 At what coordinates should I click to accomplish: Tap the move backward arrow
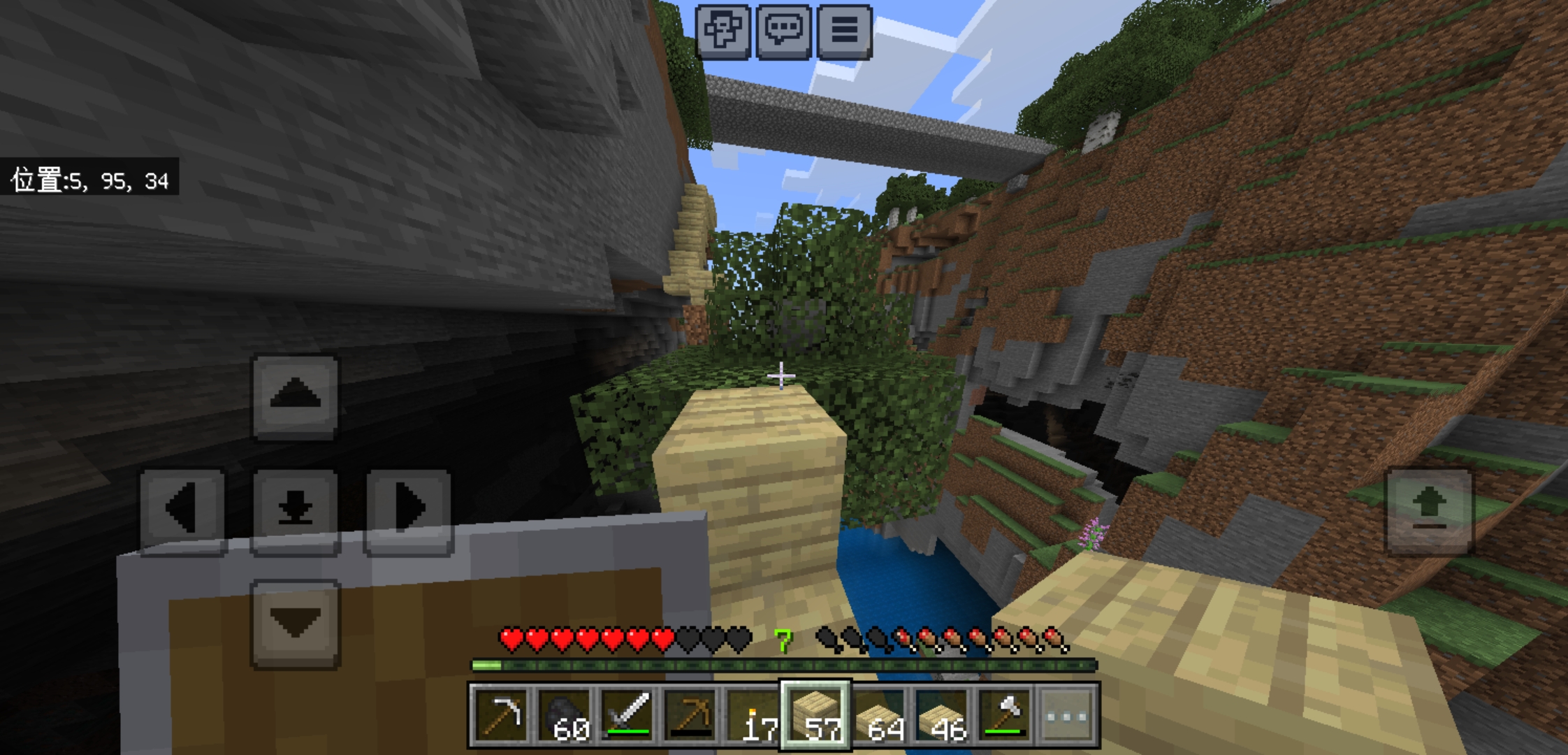click(295, 622)
